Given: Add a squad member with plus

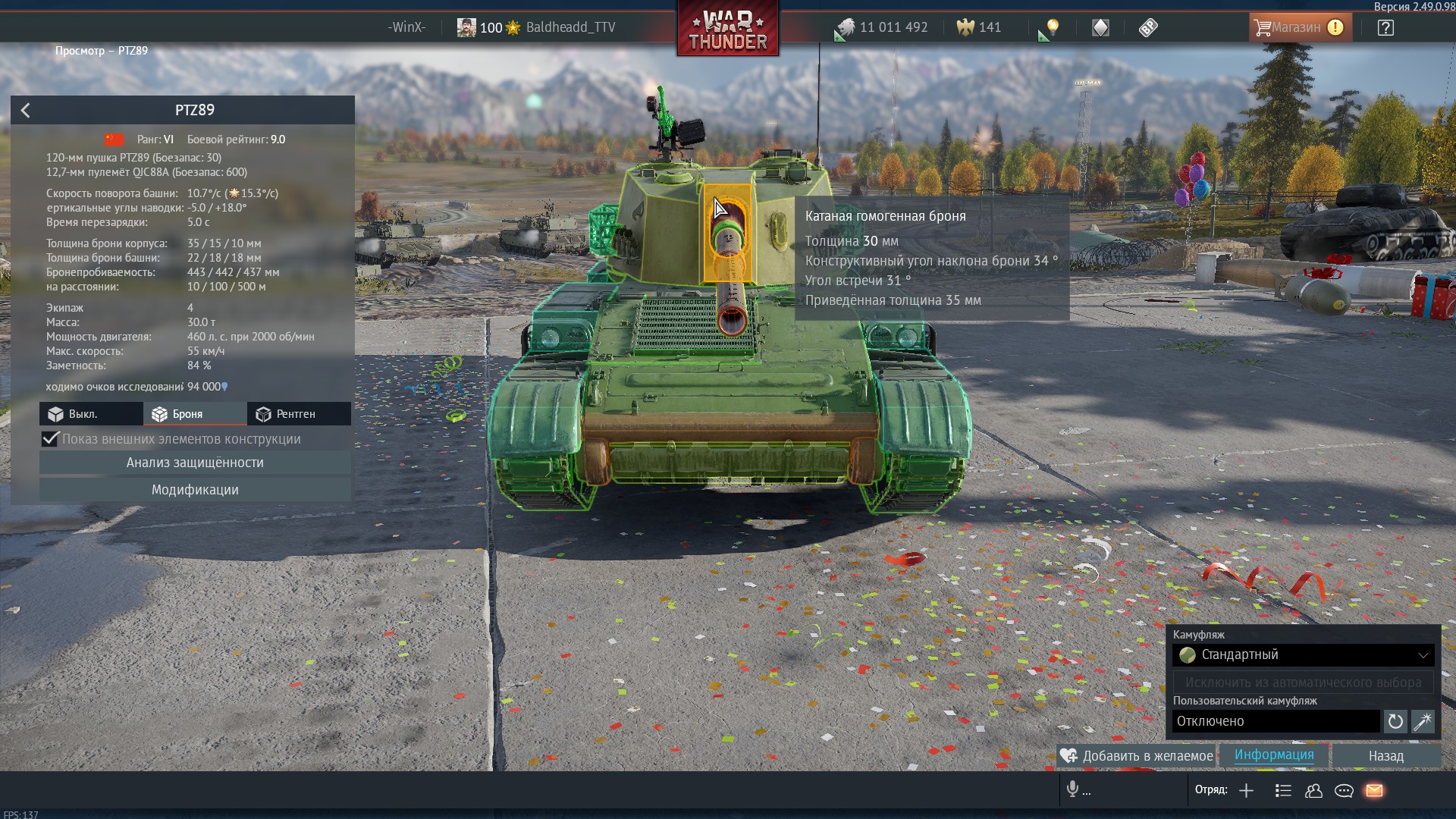Looking at the screenshot, I should coord(1246,791).
